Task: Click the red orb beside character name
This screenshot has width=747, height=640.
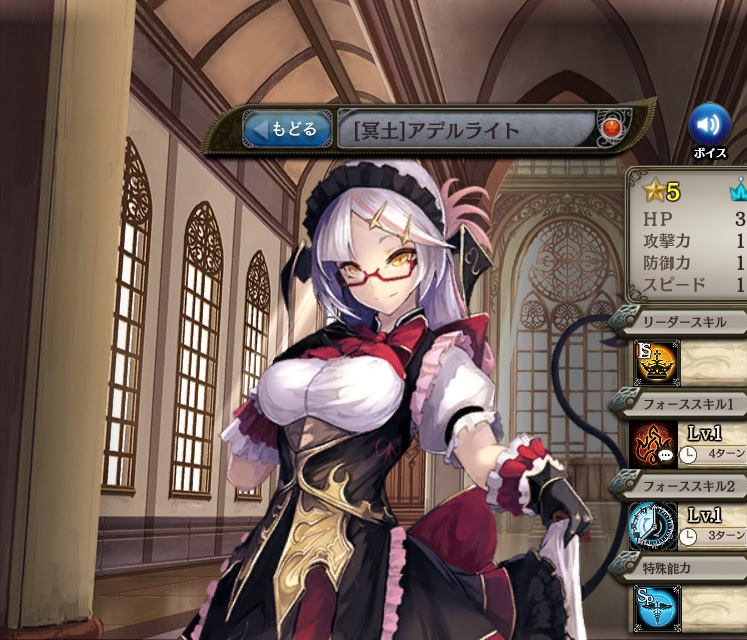Action: pos(611,129)
